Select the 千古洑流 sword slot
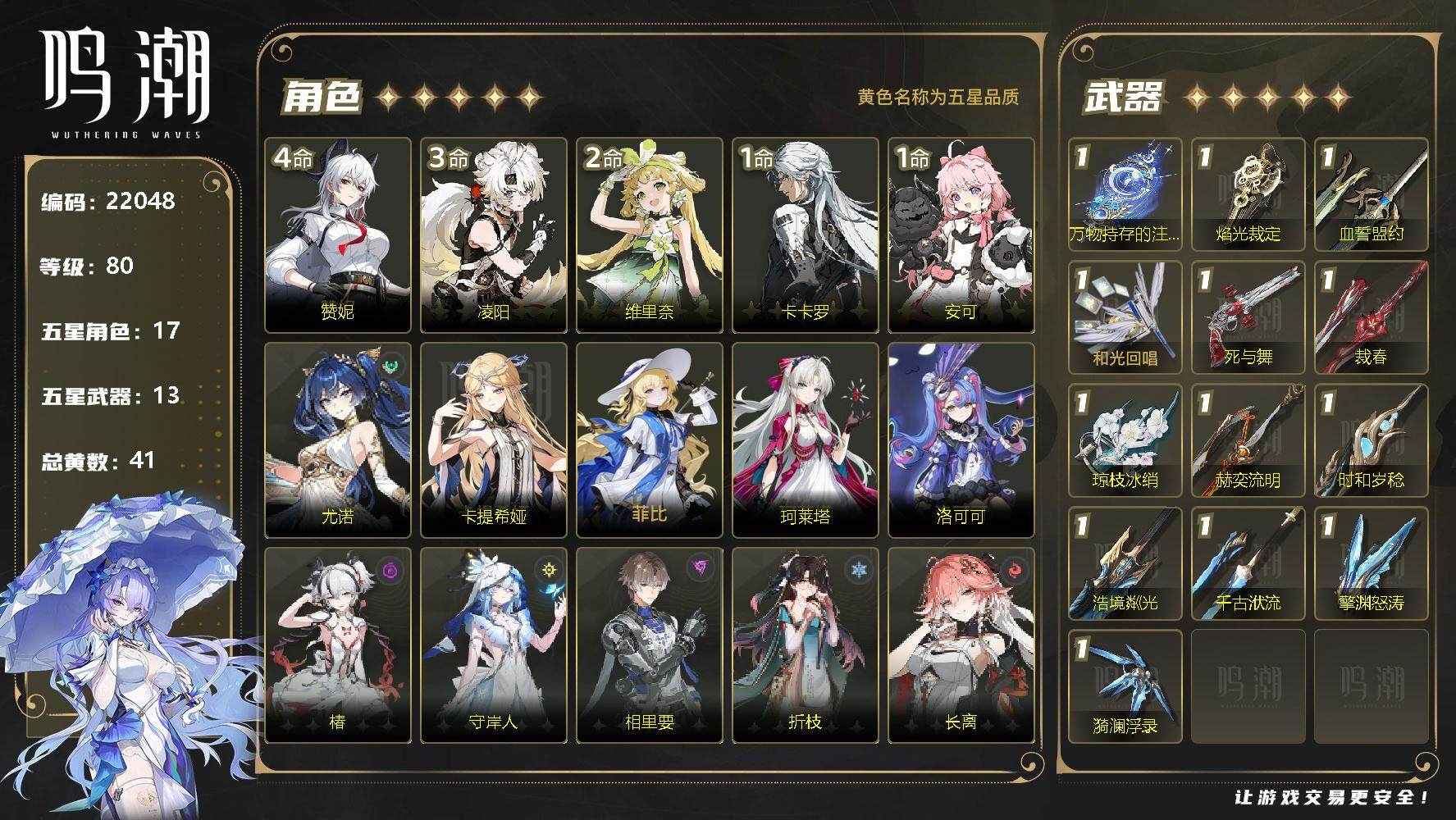This screenshot has height=820, width=1456. click(1248, 563)
